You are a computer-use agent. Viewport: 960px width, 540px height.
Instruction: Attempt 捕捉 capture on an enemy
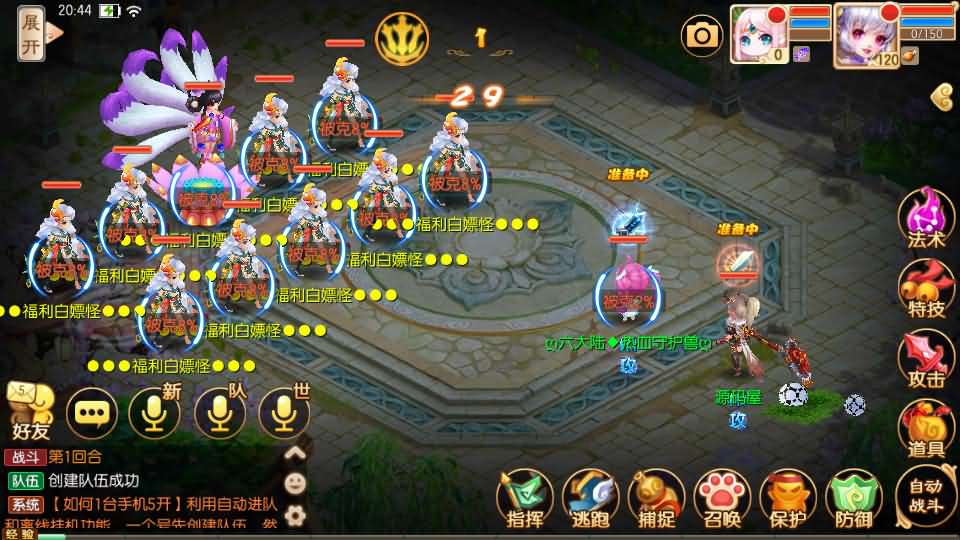coord(656,498)
